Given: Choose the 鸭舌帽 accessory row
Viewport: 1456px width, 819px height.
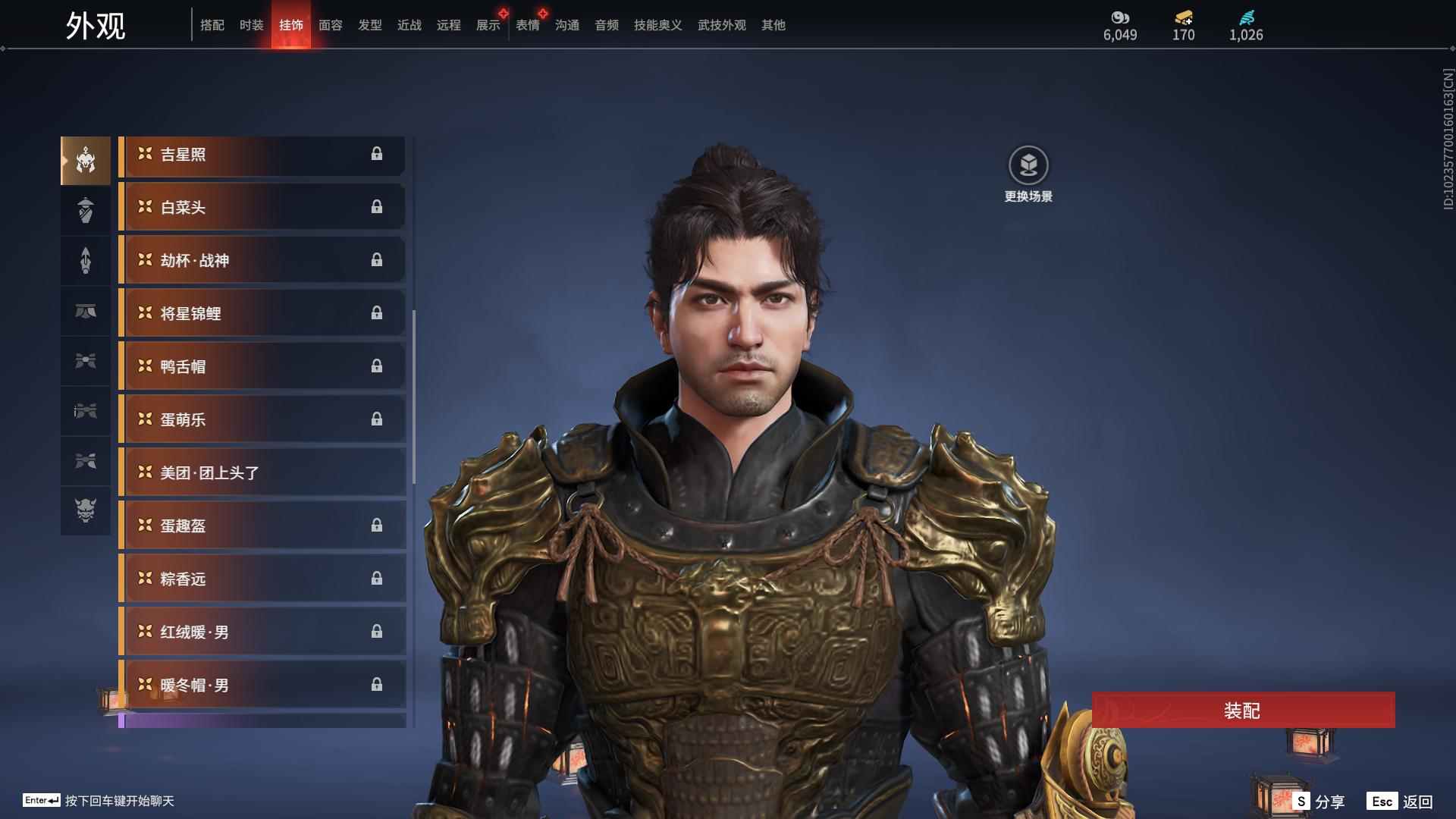Looking at the screenshot, I should (x=262, y=367).
